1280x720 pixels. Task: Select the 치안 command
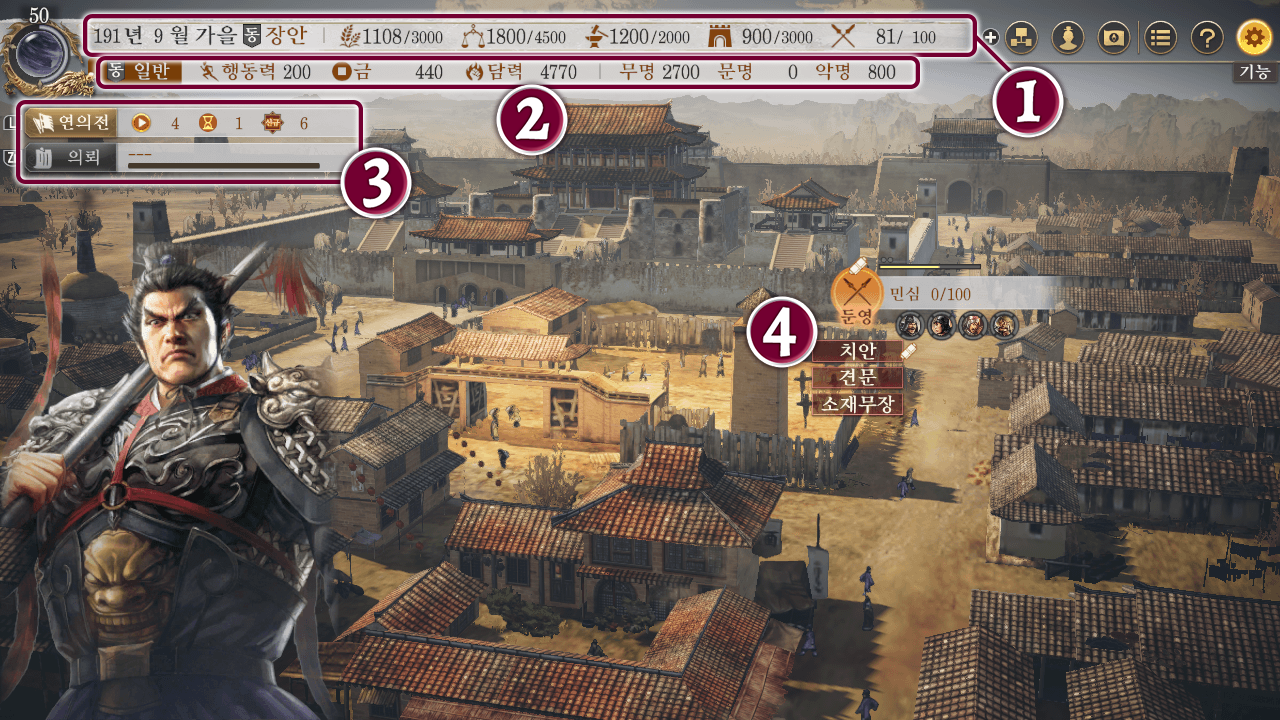click(x=857, y=351)
